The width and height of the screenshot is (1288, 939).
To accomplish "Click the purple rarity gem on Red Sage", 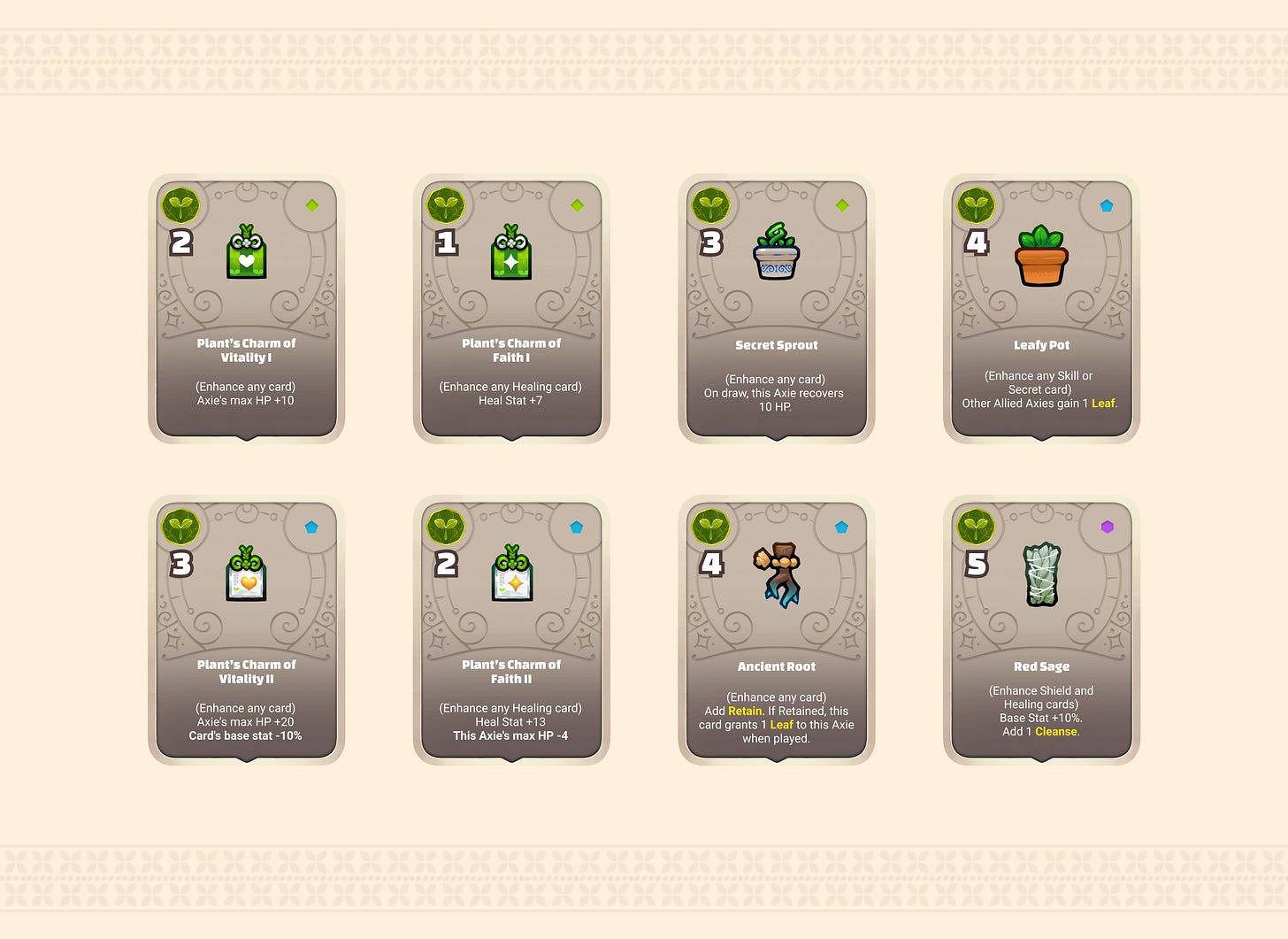I will (x=1106, y=525).
